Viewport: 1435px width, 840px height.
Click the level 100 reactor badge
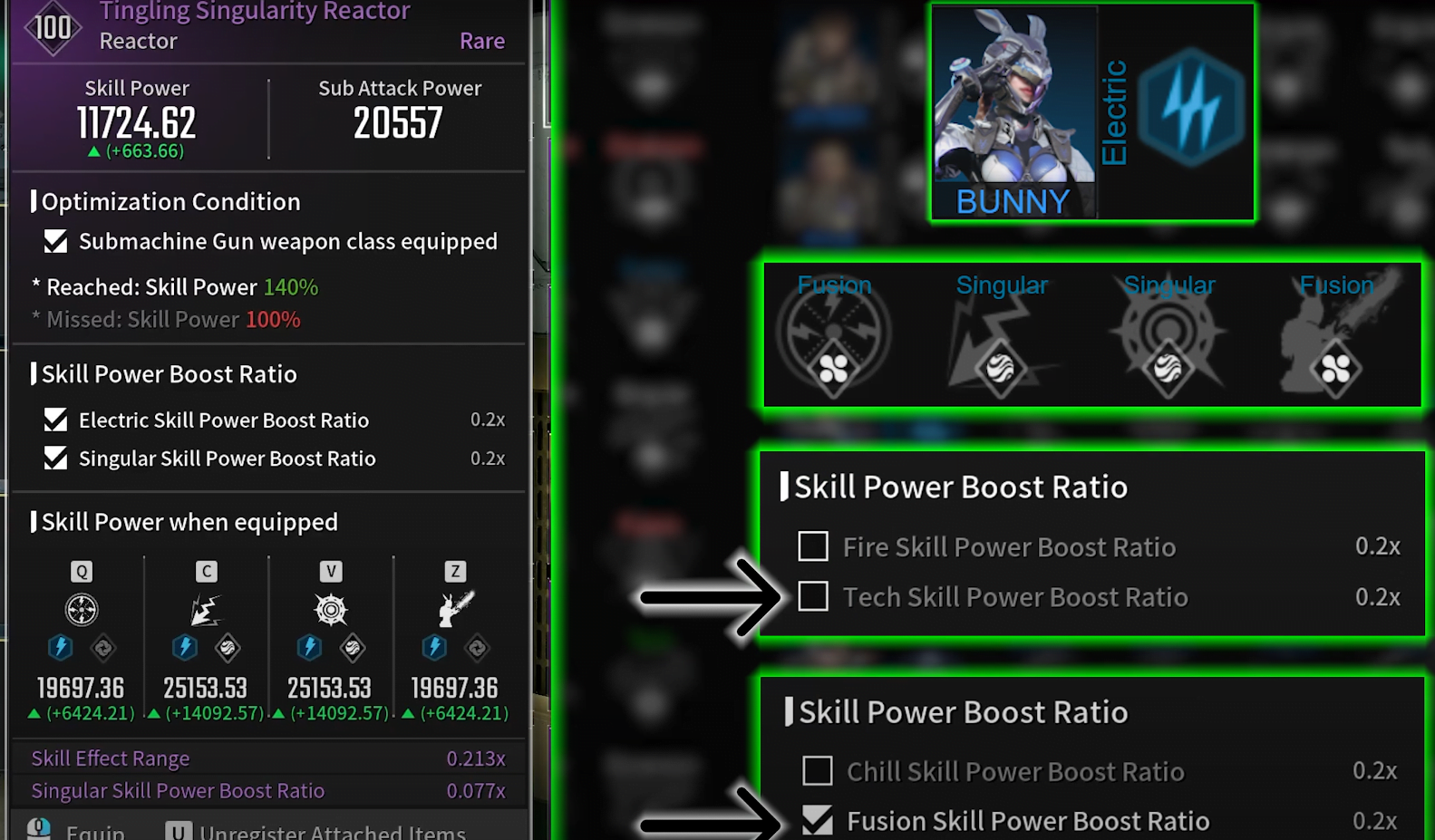tap(52, 27)
